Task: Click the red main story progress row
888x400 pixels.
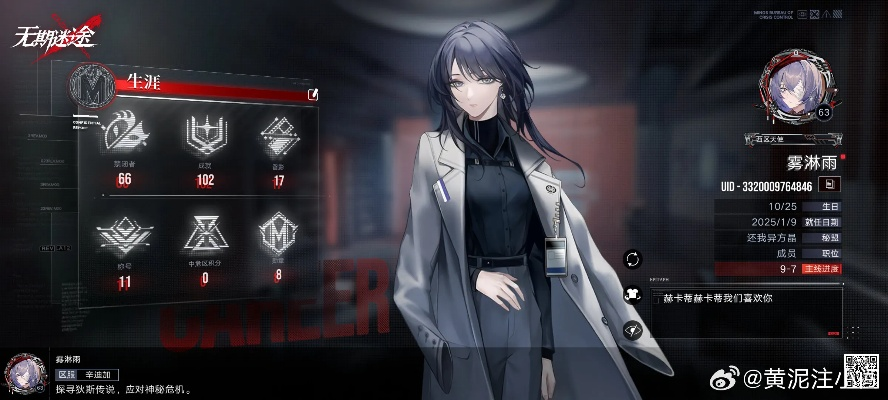Action: pos(778,268)
